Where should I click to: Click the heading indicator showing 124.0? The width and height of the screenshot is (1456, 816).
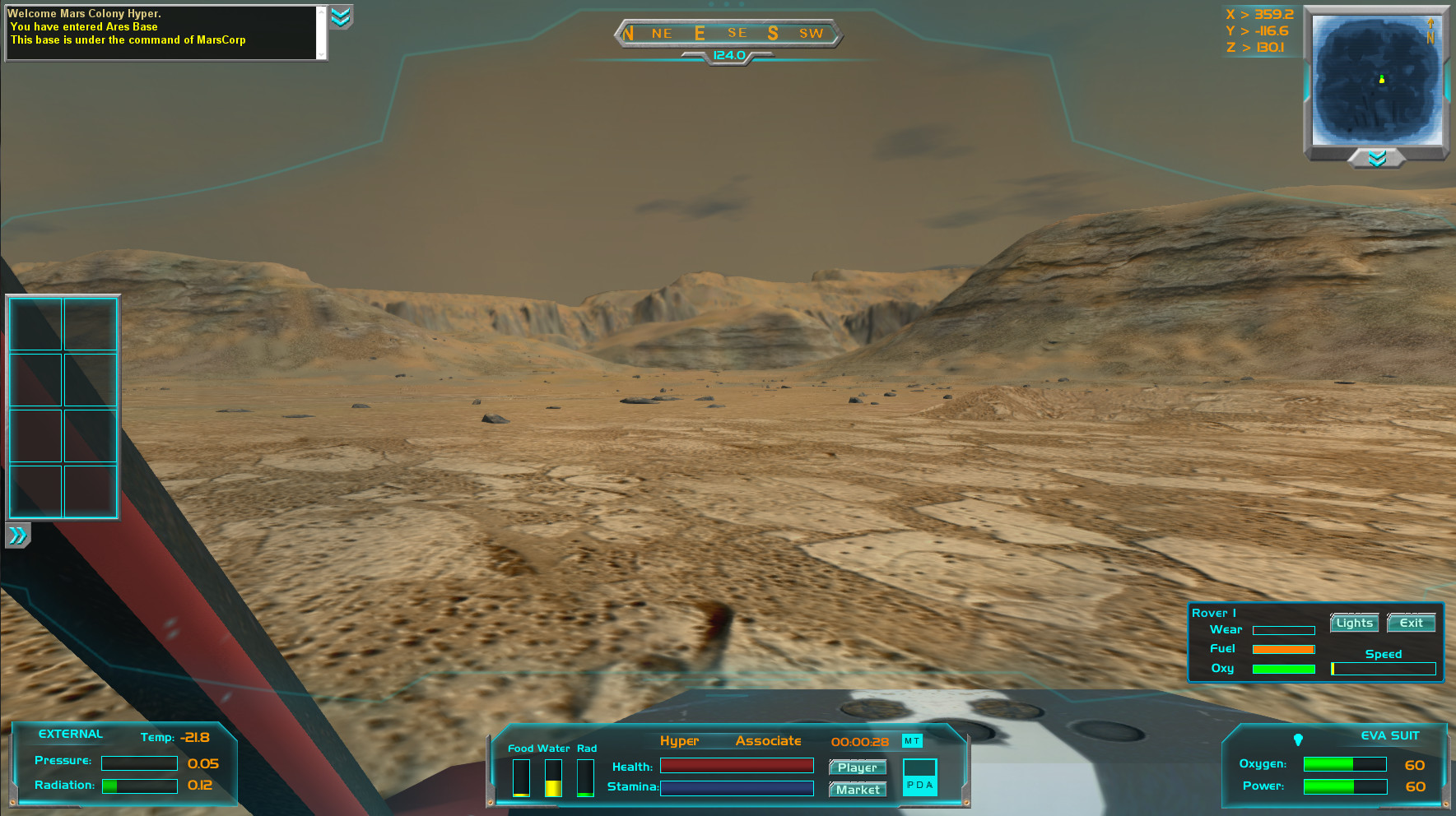(728, 56)
